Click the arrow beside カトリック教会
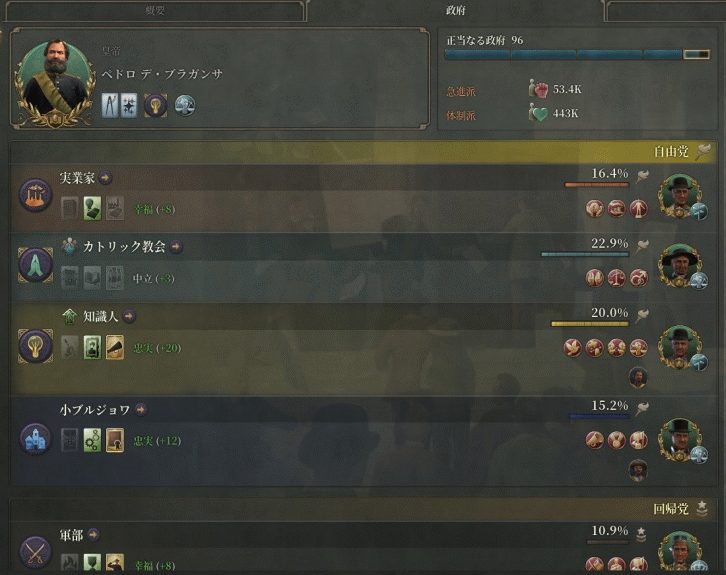This screenshot has width=726, height=575. point(176,246)
